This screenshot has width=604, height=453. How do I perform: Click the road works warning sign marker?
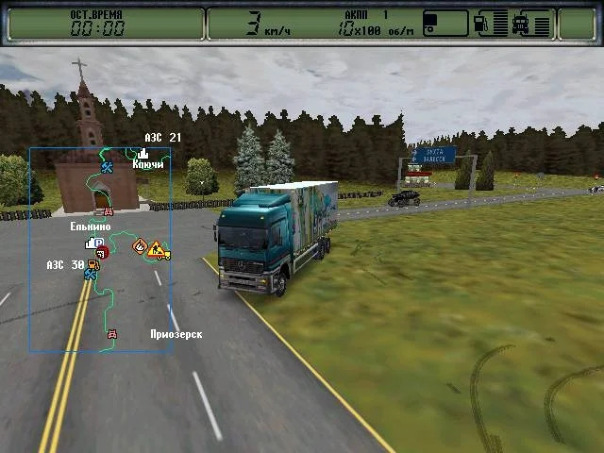[155, 250]
